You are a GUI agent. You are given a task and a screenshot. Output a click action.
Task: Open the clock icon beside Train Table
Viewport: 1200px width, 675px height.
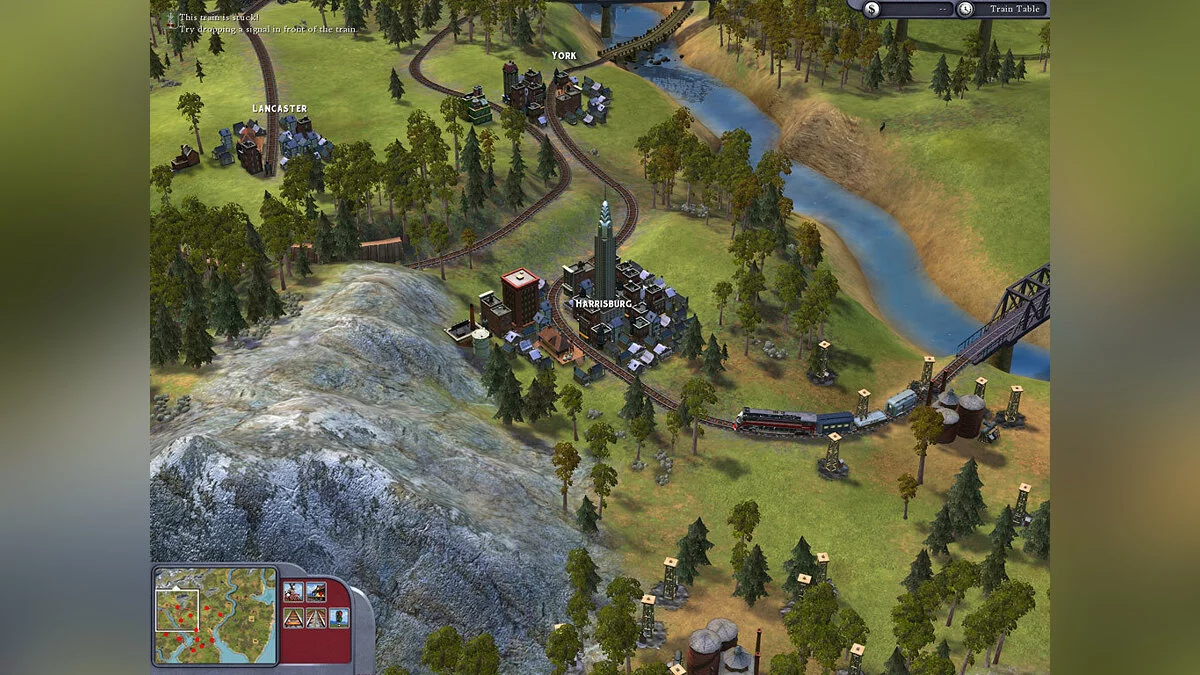[964, 9]
